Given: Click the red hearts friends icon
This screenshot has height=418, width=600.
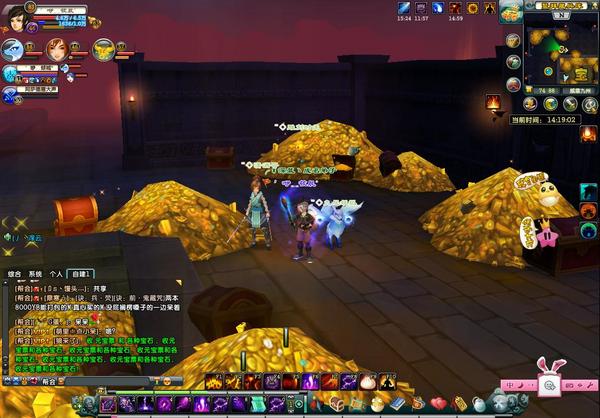Looking at the screenshot, I should tap(437, 403).
